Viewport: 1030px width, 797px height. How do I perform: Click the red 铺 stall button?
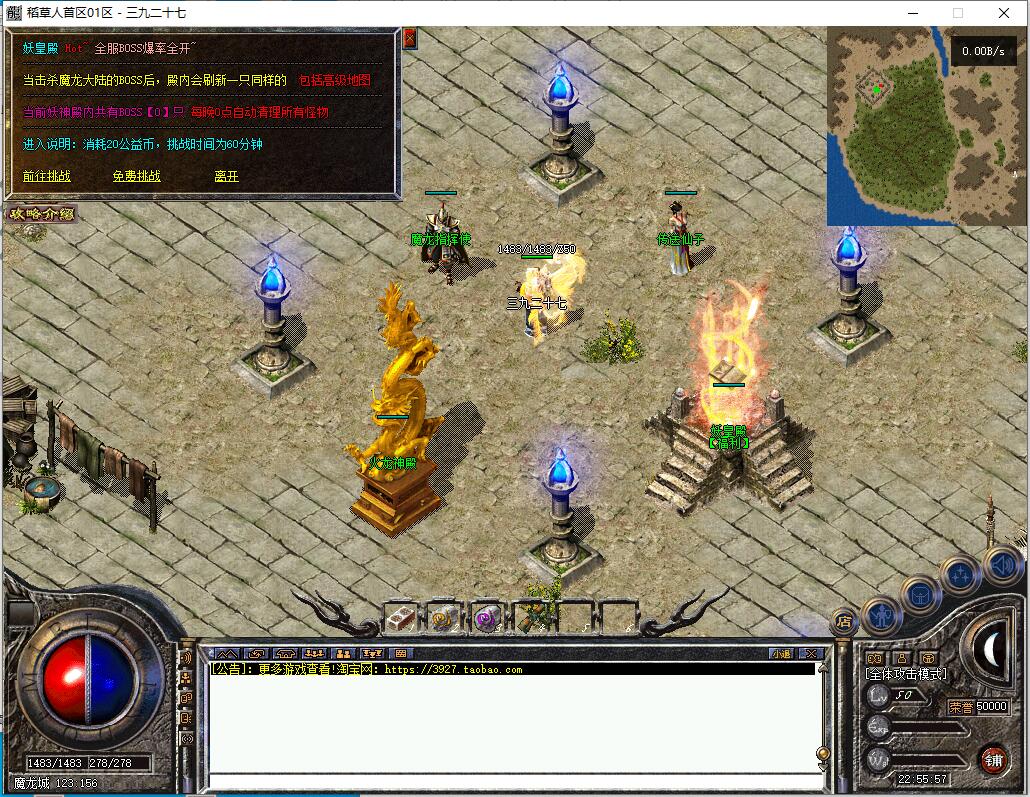point(993,759)
